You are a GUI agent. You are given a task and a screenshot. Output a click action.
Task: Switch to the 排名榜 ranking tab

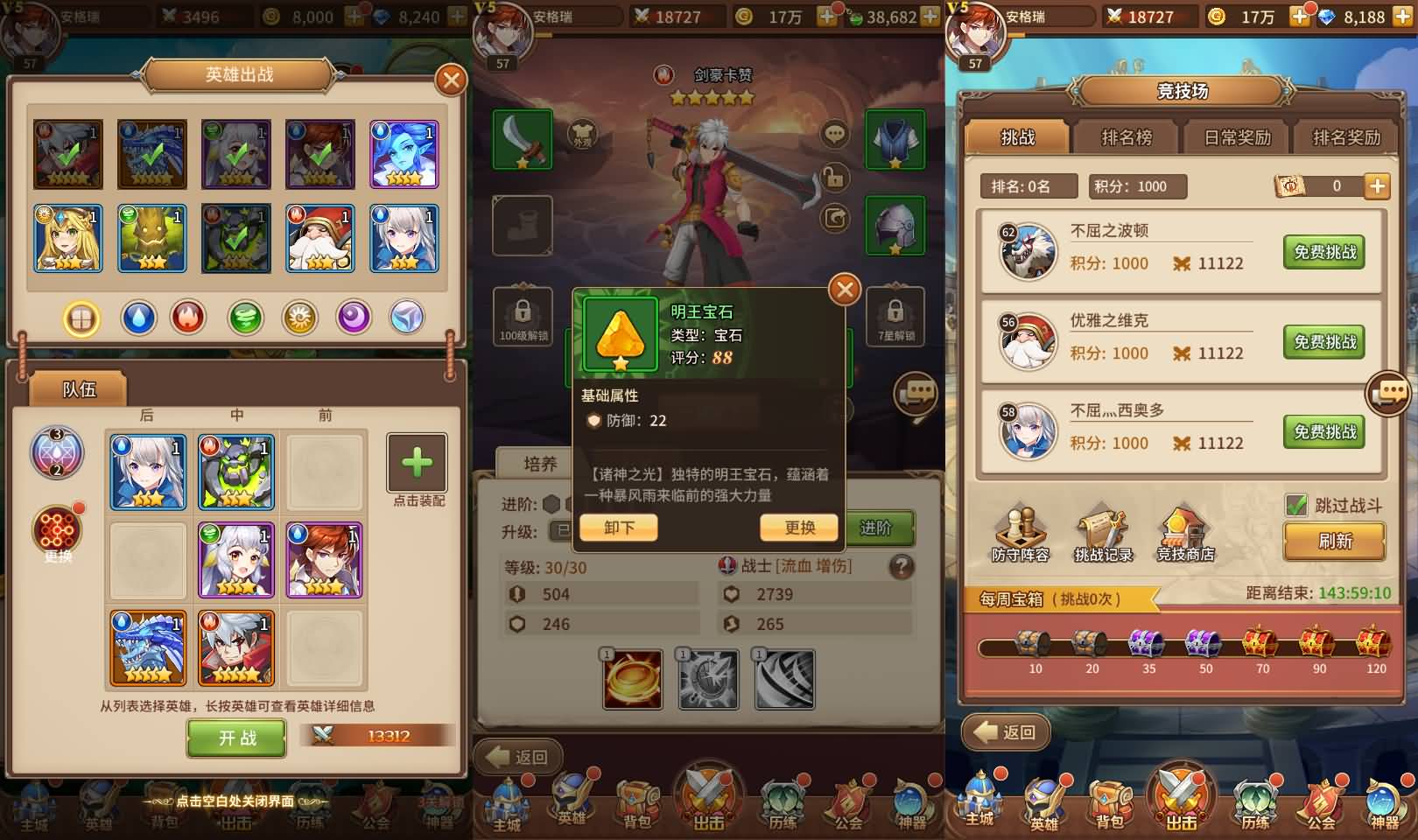1127,137
